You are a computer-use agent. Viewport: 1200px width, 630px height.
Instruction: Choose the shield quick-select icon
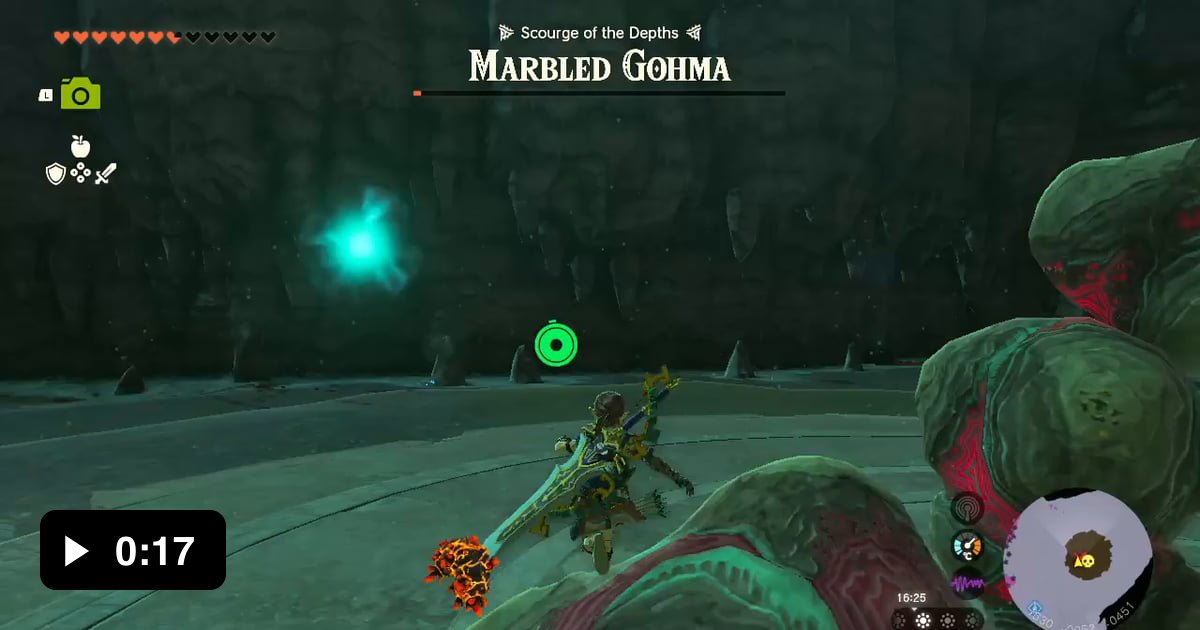coord(56,174)
